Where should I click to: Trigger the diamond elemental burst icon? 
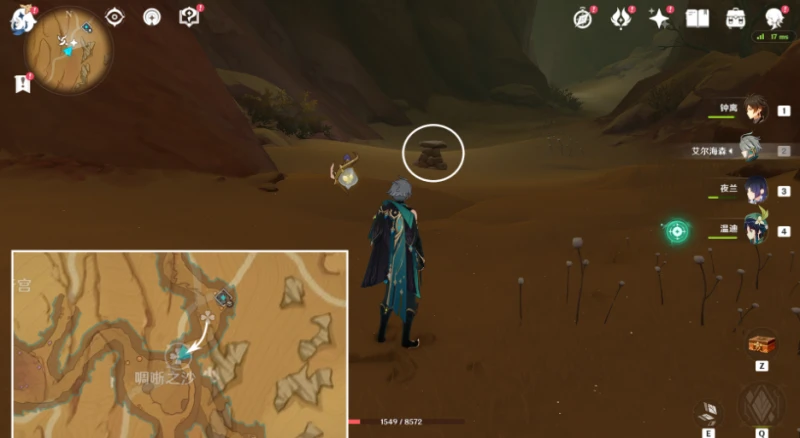coord(761,405)
